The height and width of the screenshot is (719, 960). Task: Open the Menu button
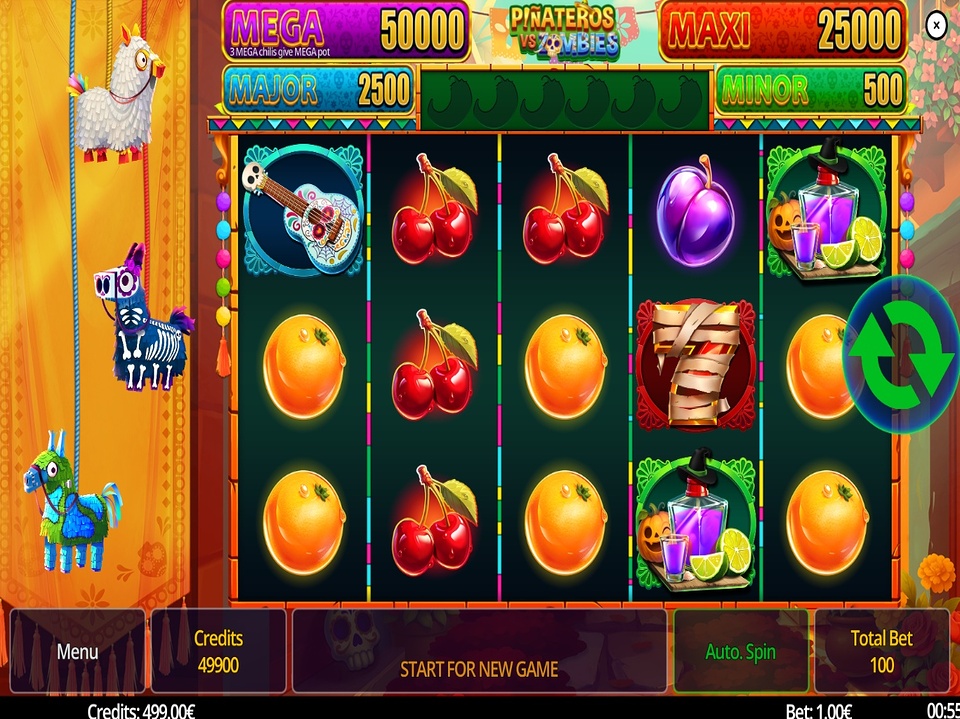[x=77, y=651]
